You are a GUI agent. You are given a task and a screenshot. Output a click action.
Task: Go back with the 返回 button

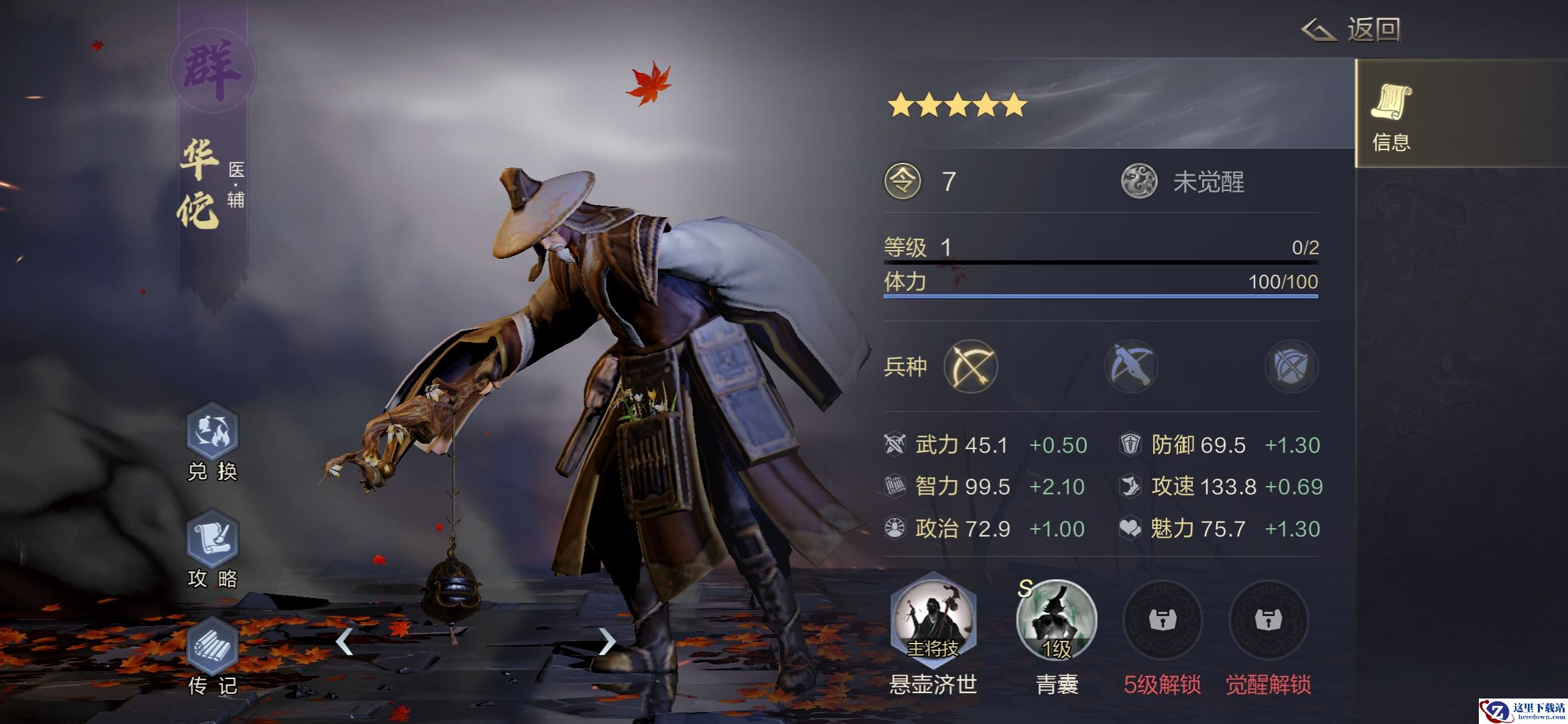point(1352,30)
